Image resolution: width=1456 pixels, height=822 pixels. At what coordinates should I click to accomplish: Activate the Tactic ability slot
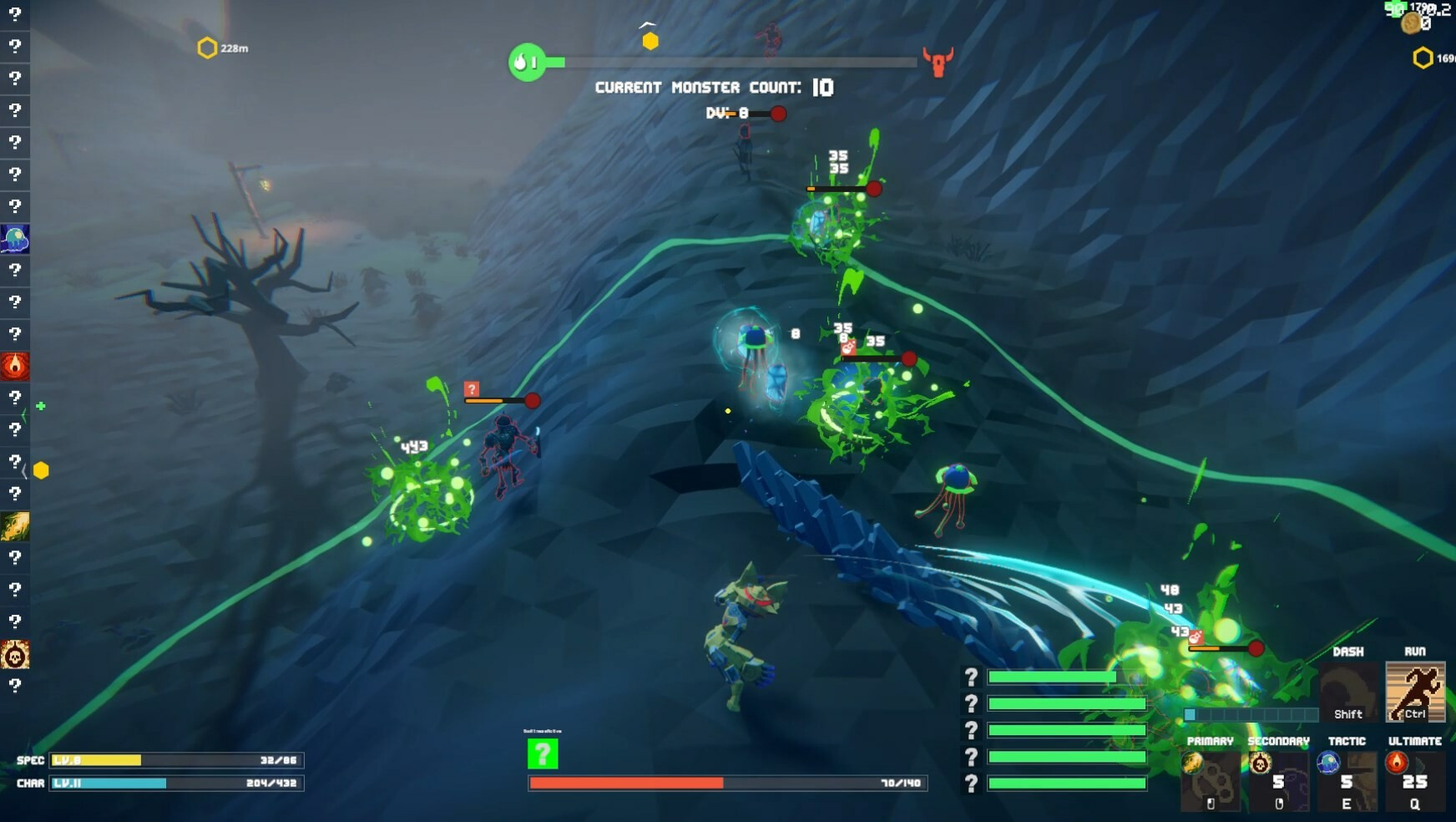point(1347,782)
